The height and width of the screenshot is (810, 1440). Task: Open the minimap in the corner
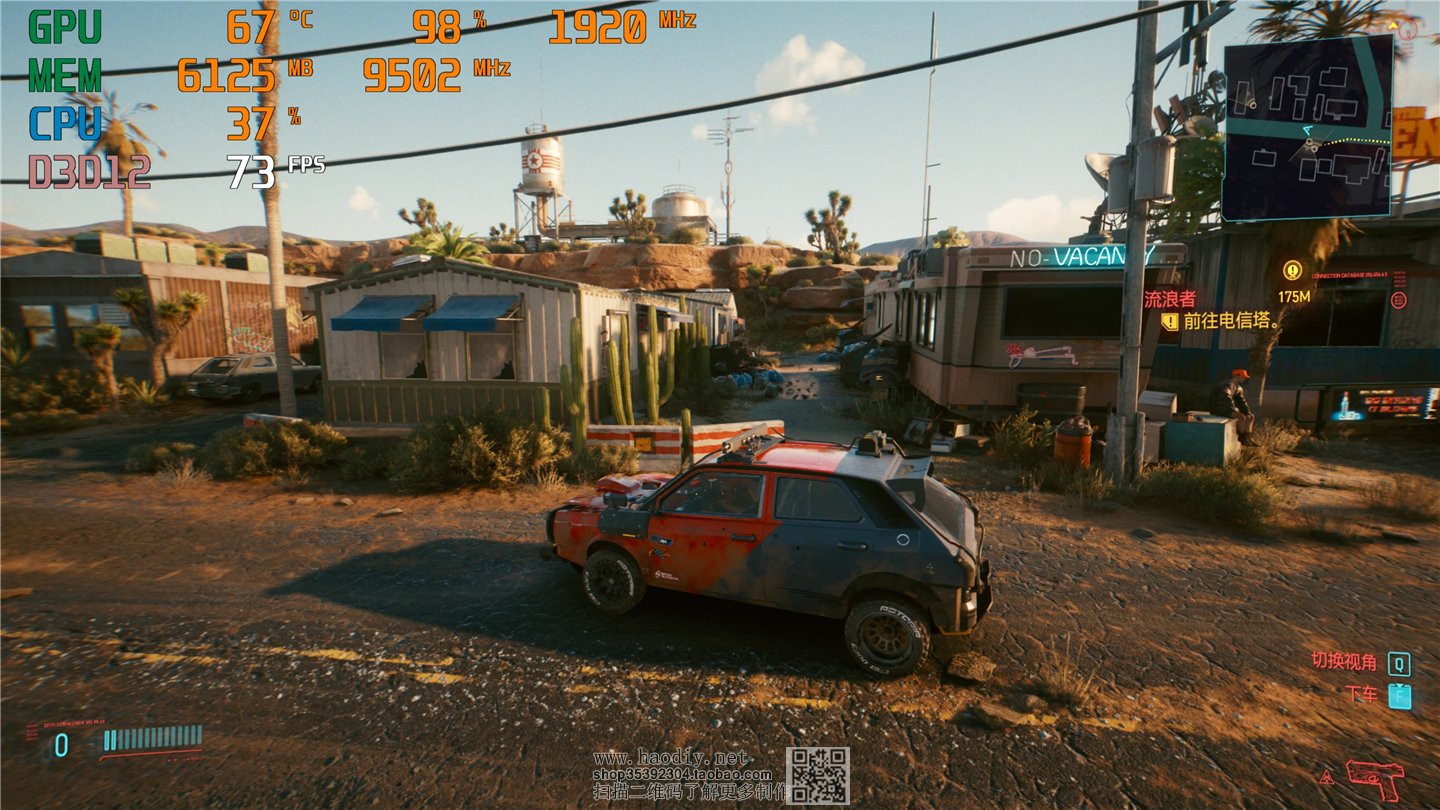(x=1308, y=127)
